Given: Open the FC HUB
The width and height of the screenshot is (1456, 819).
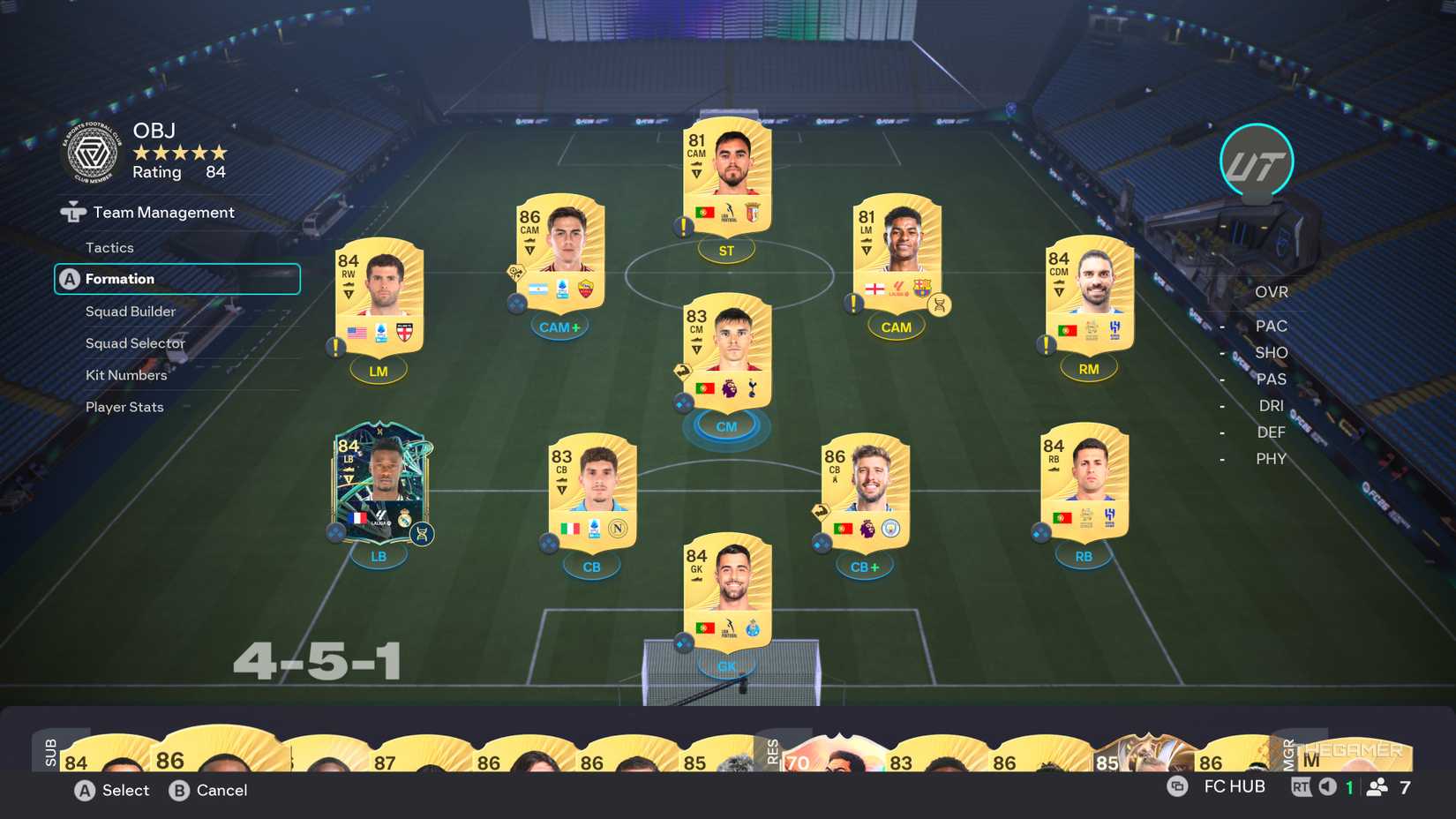Looking at the screenshot, I should (1234, 786).
